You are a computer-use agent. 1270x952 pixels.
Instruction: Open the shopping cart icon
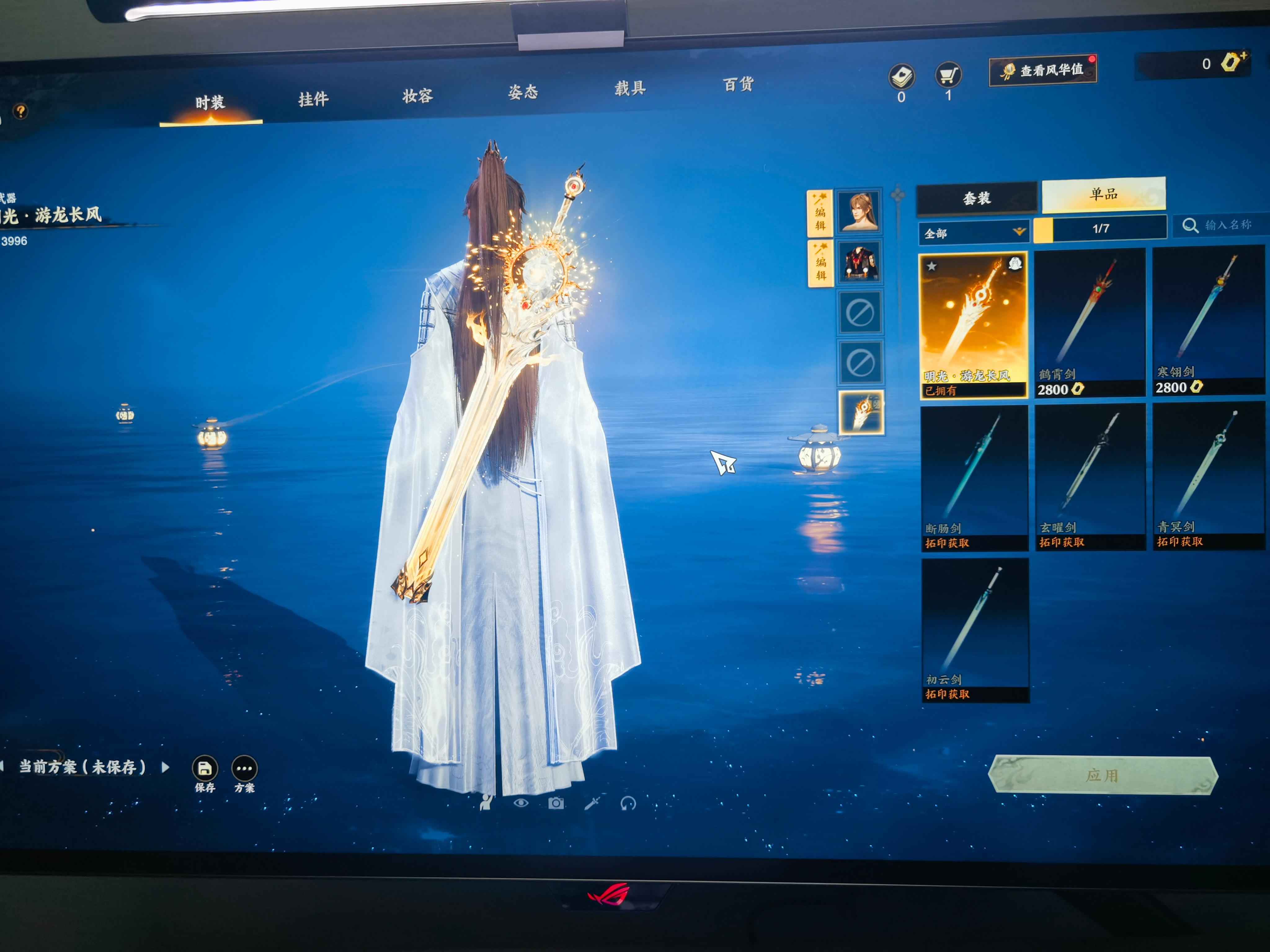[948, 75]
